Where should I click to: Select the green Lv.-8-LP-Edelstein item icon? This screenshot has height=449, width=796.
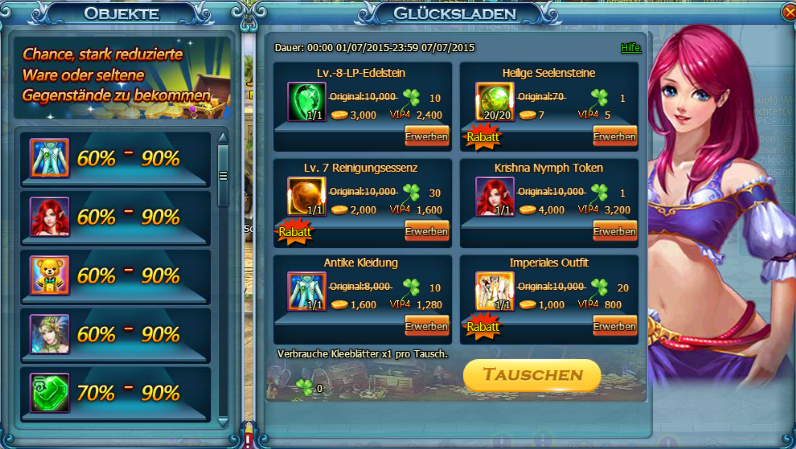305,102
